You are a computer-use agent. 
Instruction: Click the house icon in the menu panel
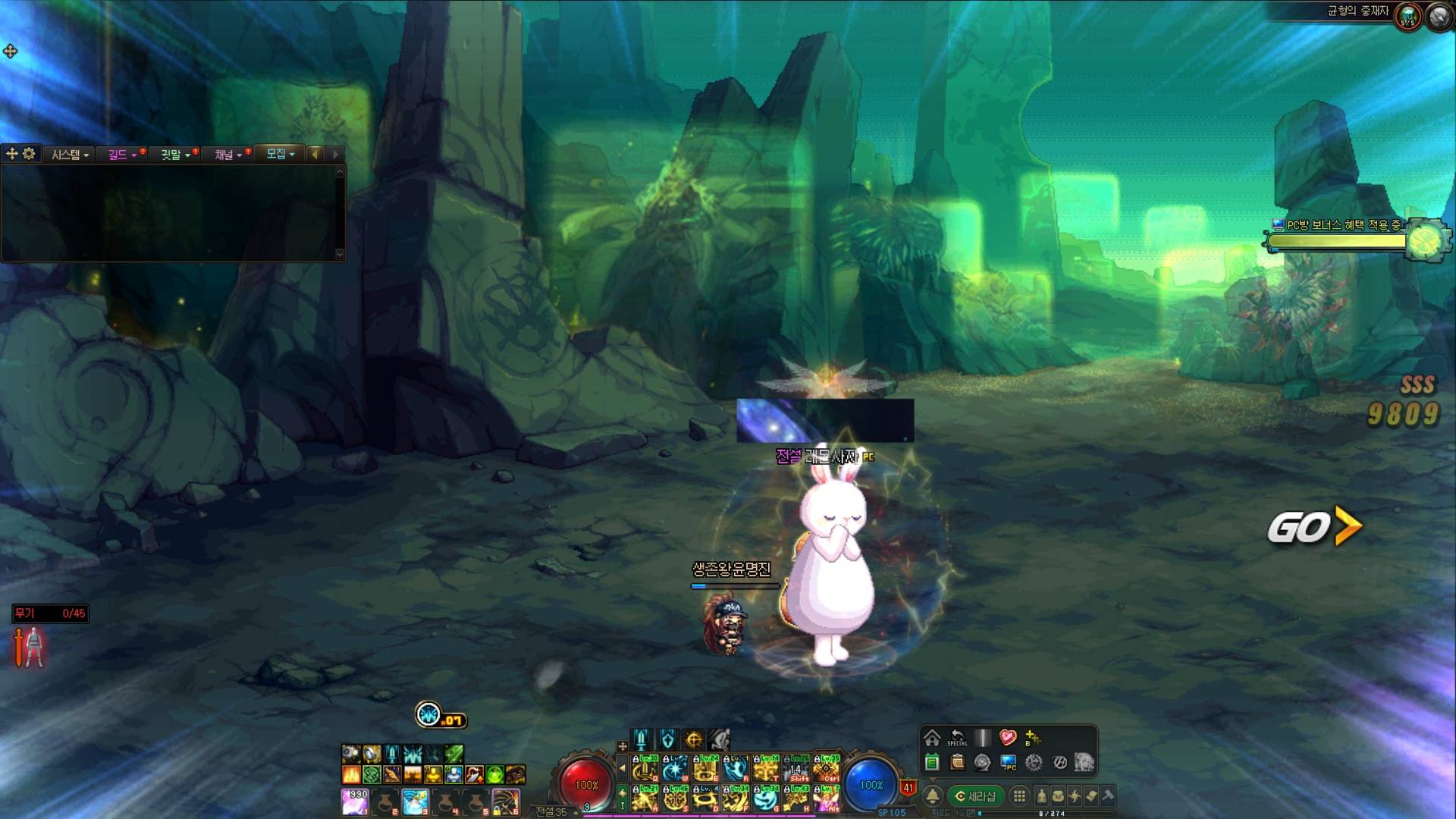[932, 738]
